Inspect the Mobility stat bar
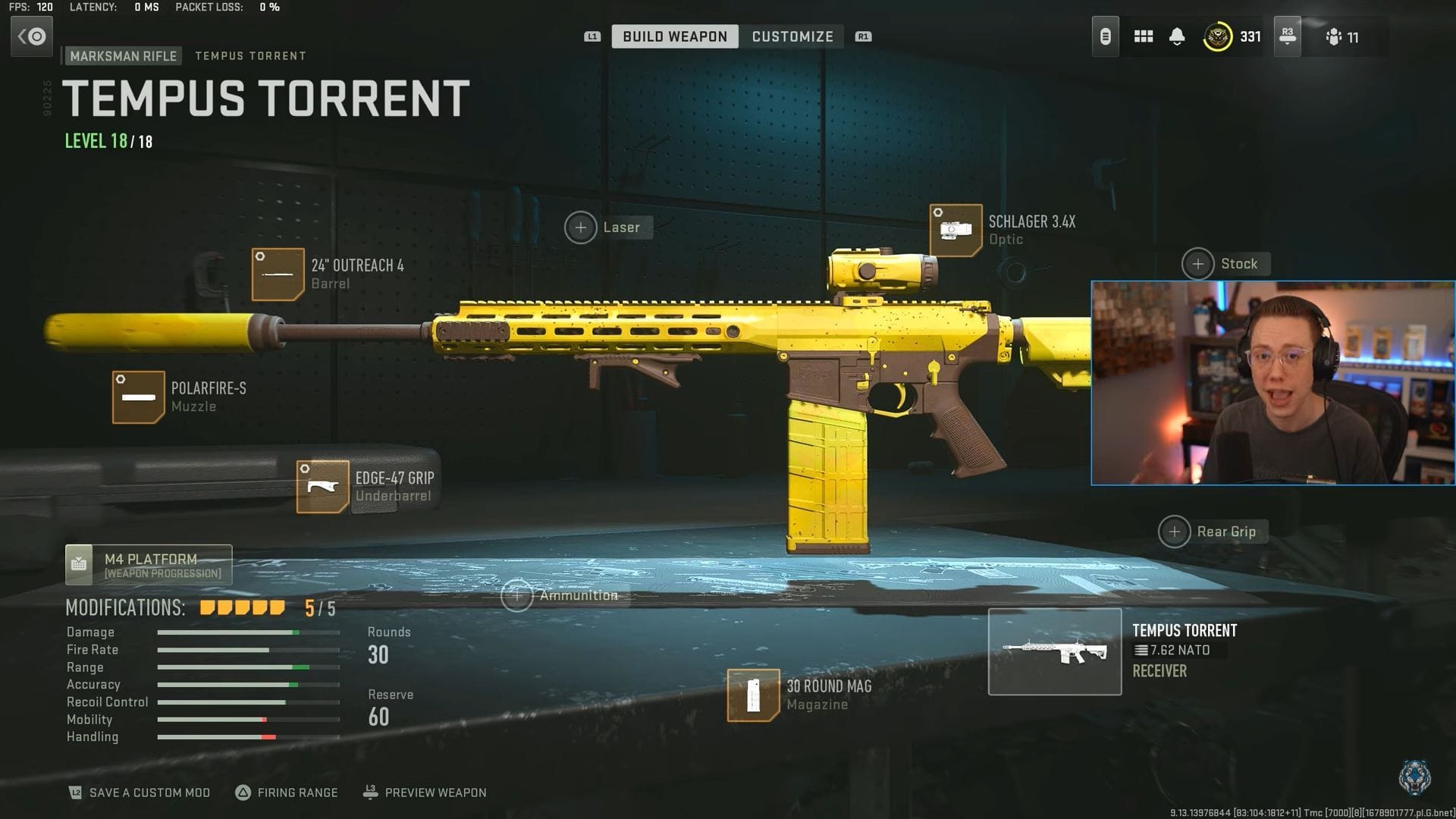 (248, 719)
